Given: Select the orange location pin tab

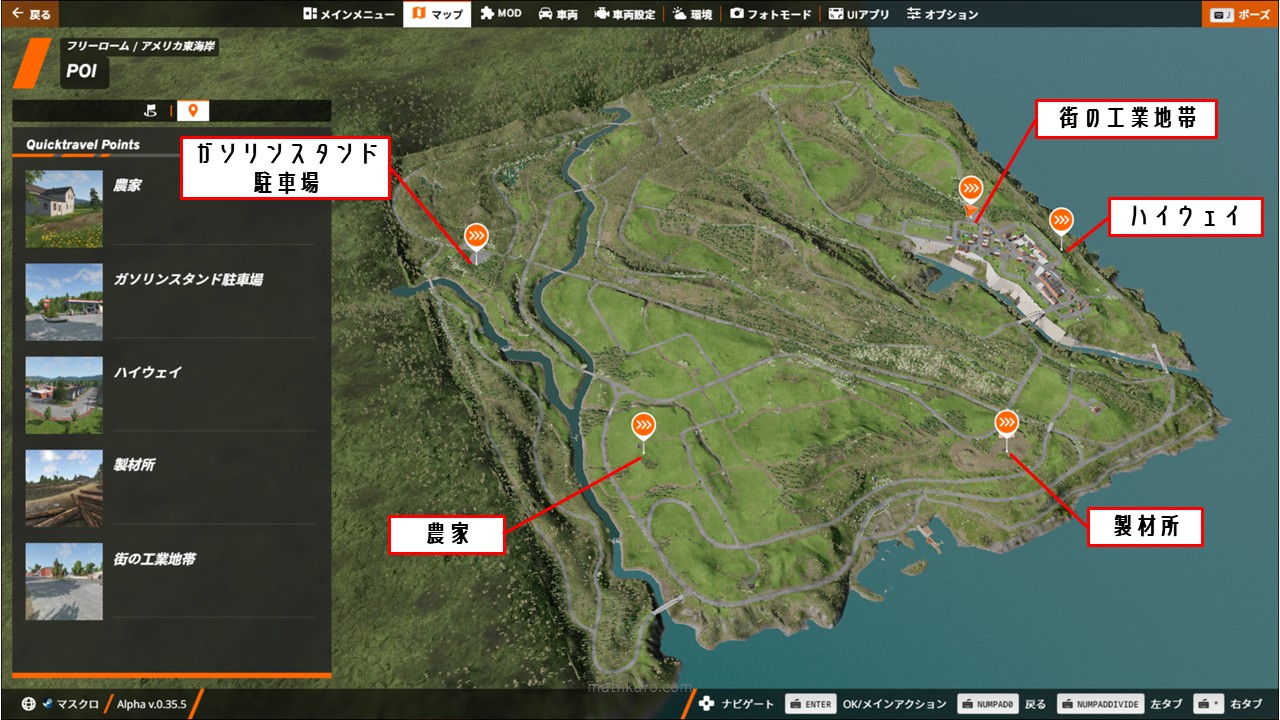Looking at the screenshot, I should click(x=192, y=111).
